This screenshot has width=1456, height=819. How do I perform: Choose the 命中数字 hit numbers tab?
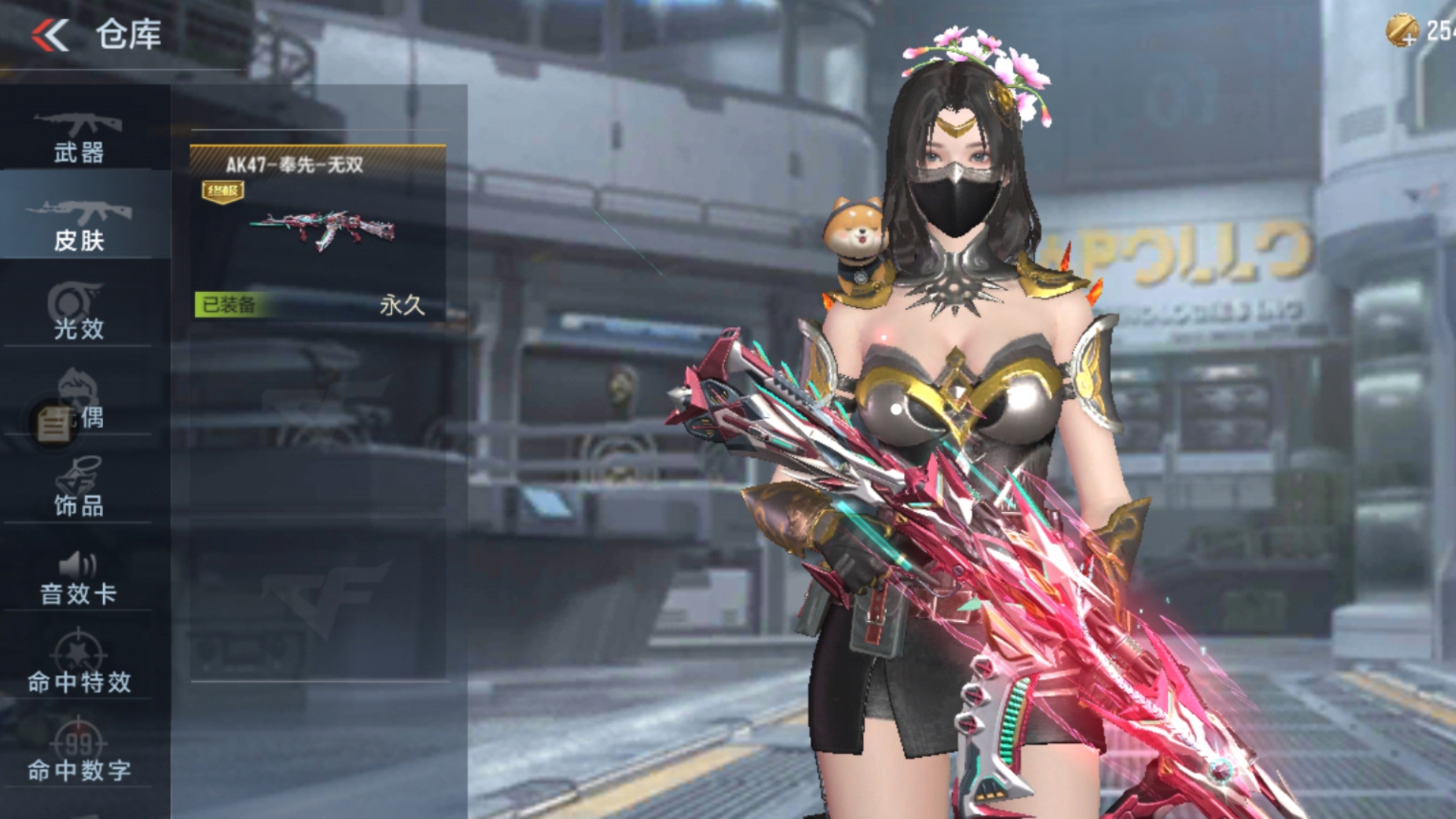(x=79, y=754)
